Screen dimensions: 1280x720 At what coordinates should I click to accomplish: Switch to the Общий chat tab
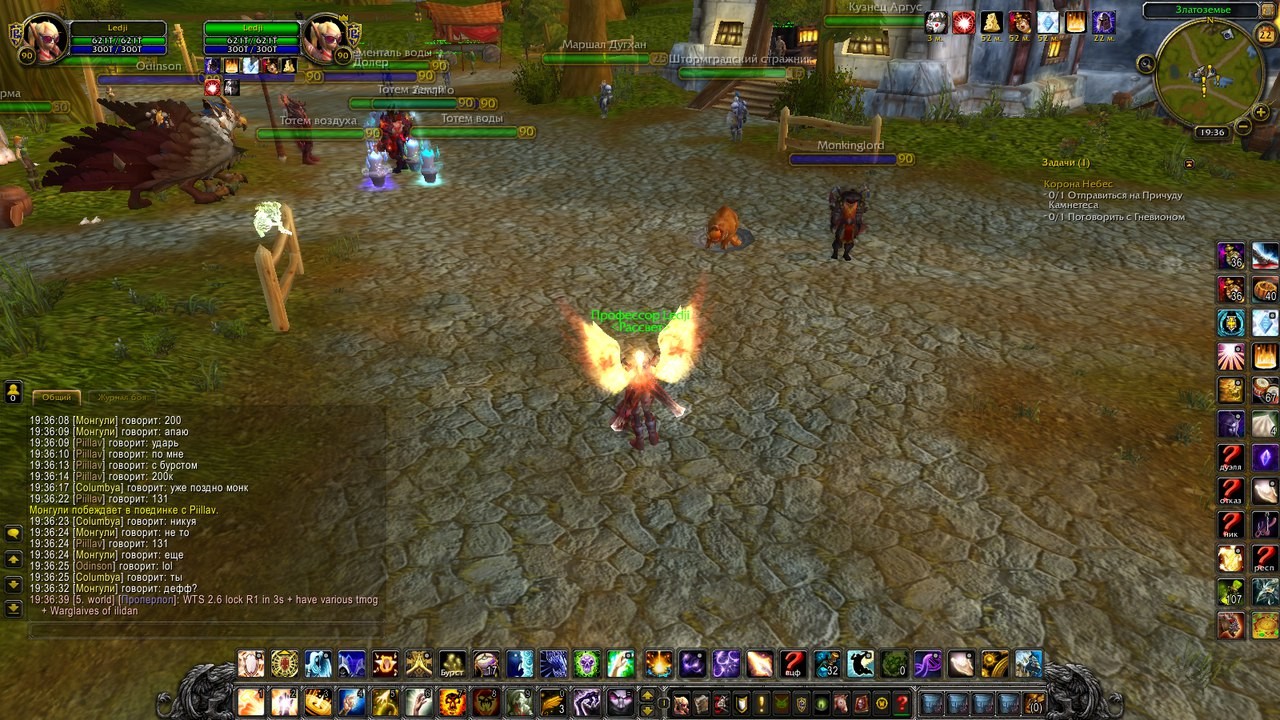56,397
